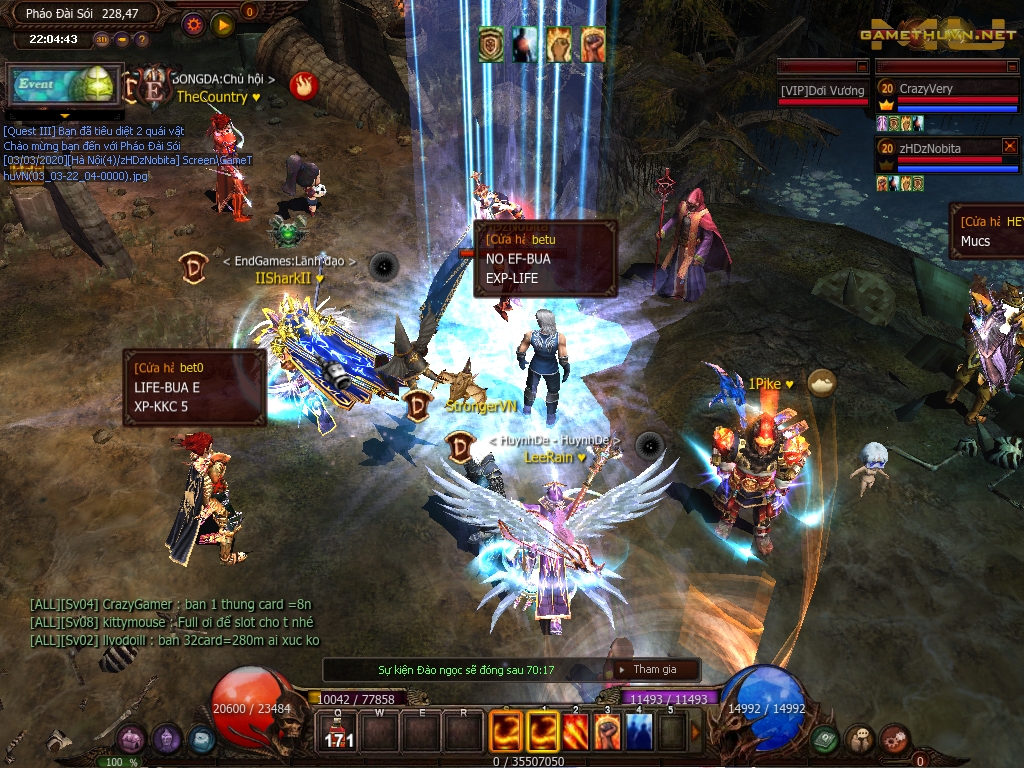Click the red flame icon button
Screen dimensions: 1024x768
303,85
